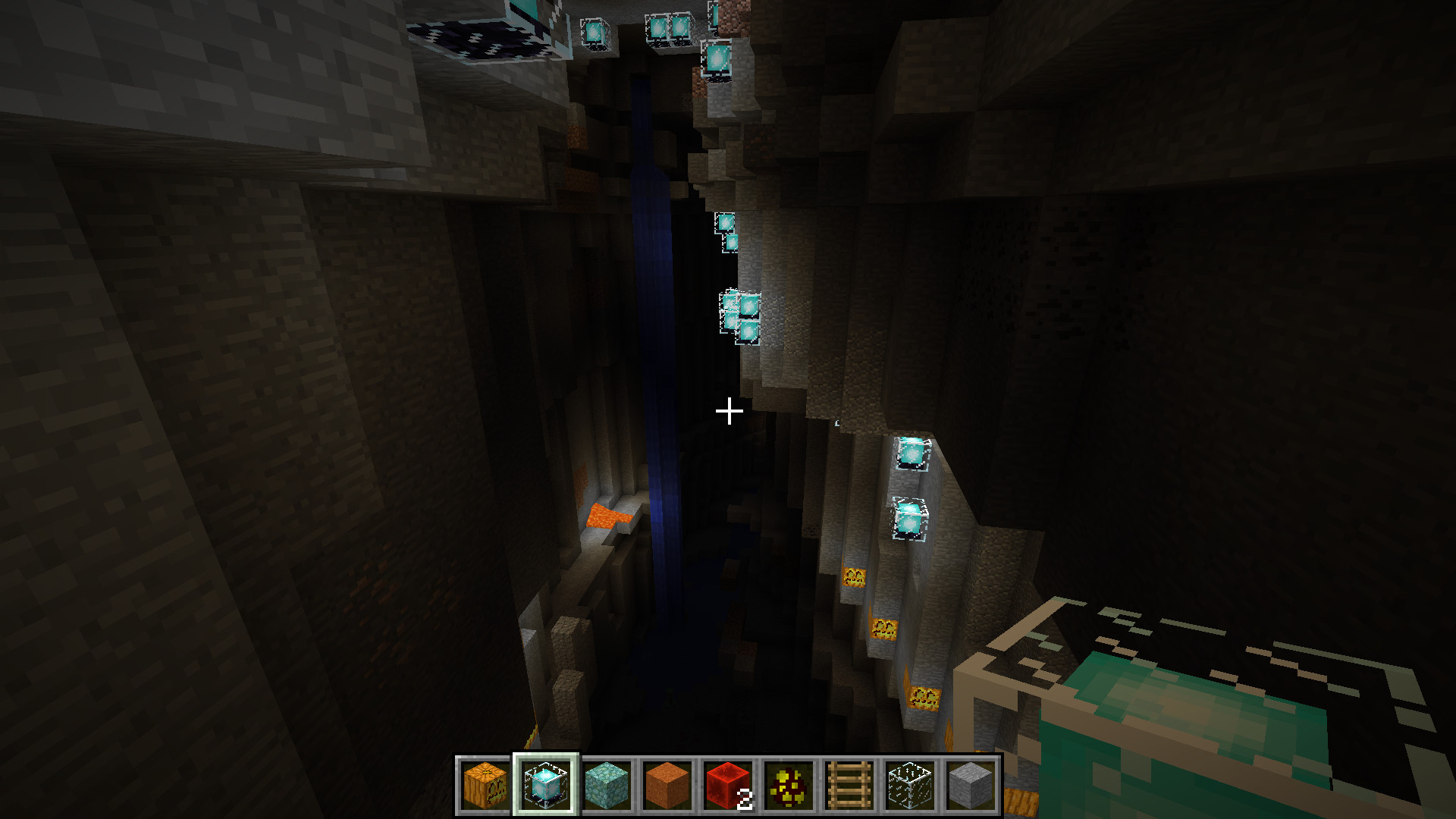Click the lone sea lantern in the middle of the chasm
1456x819 pixels.
click(726, 223)
